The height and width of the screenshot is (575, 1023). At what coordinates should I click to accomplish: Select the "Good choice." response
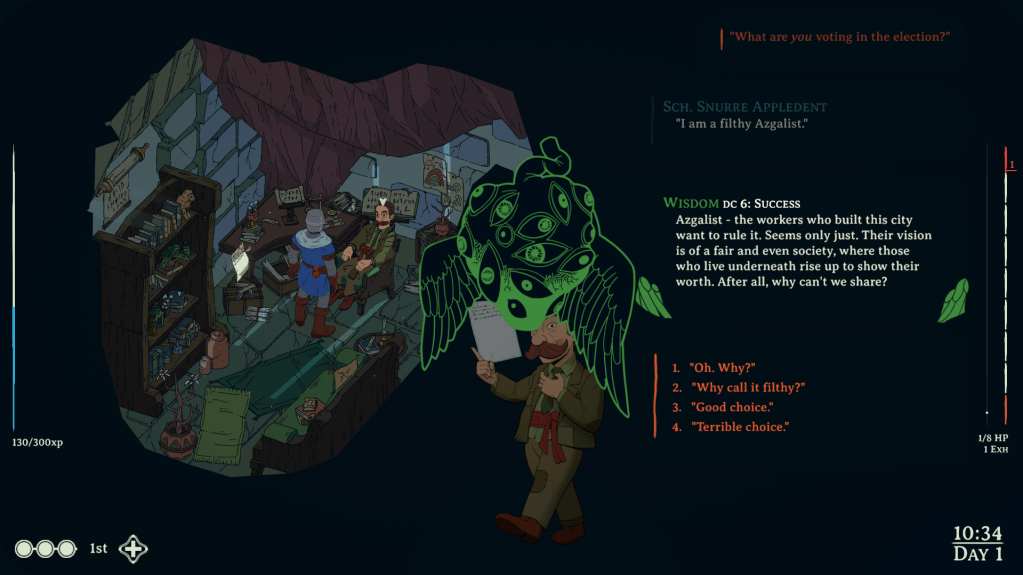tap(731, 407)
